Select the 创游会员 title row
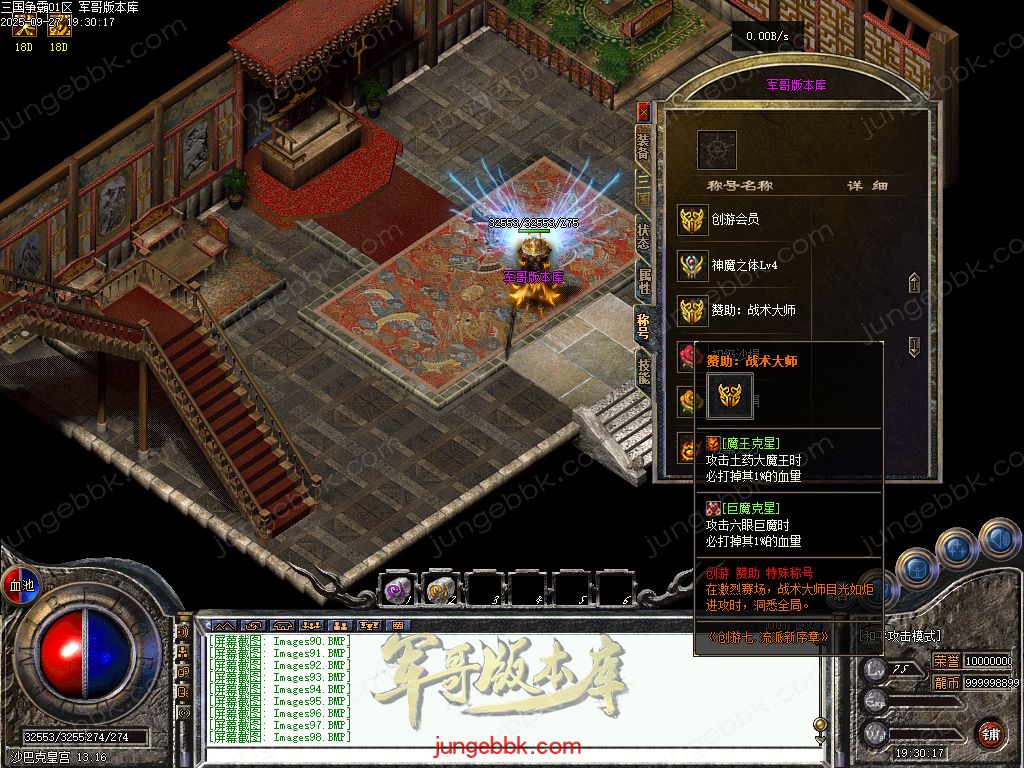Image resolution: width=1024 pixels, height=768 pixels. click(x=735, y=219)
